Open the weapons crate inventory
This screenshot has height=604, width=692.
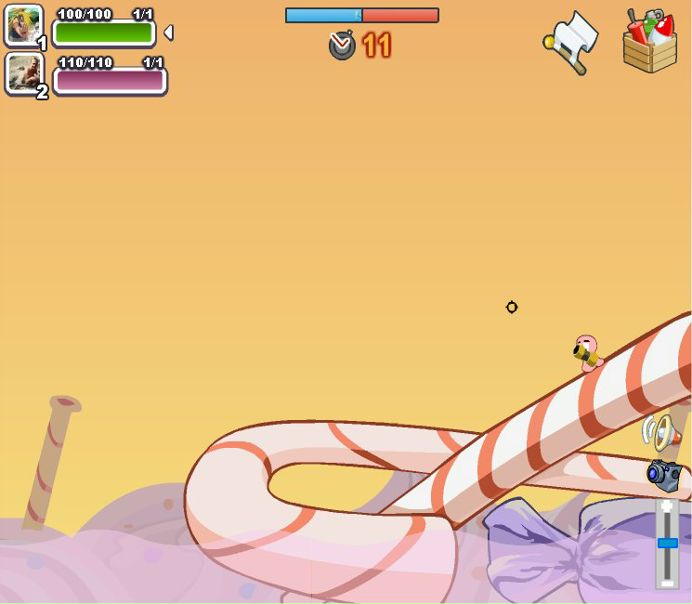(x=650, y=42)
